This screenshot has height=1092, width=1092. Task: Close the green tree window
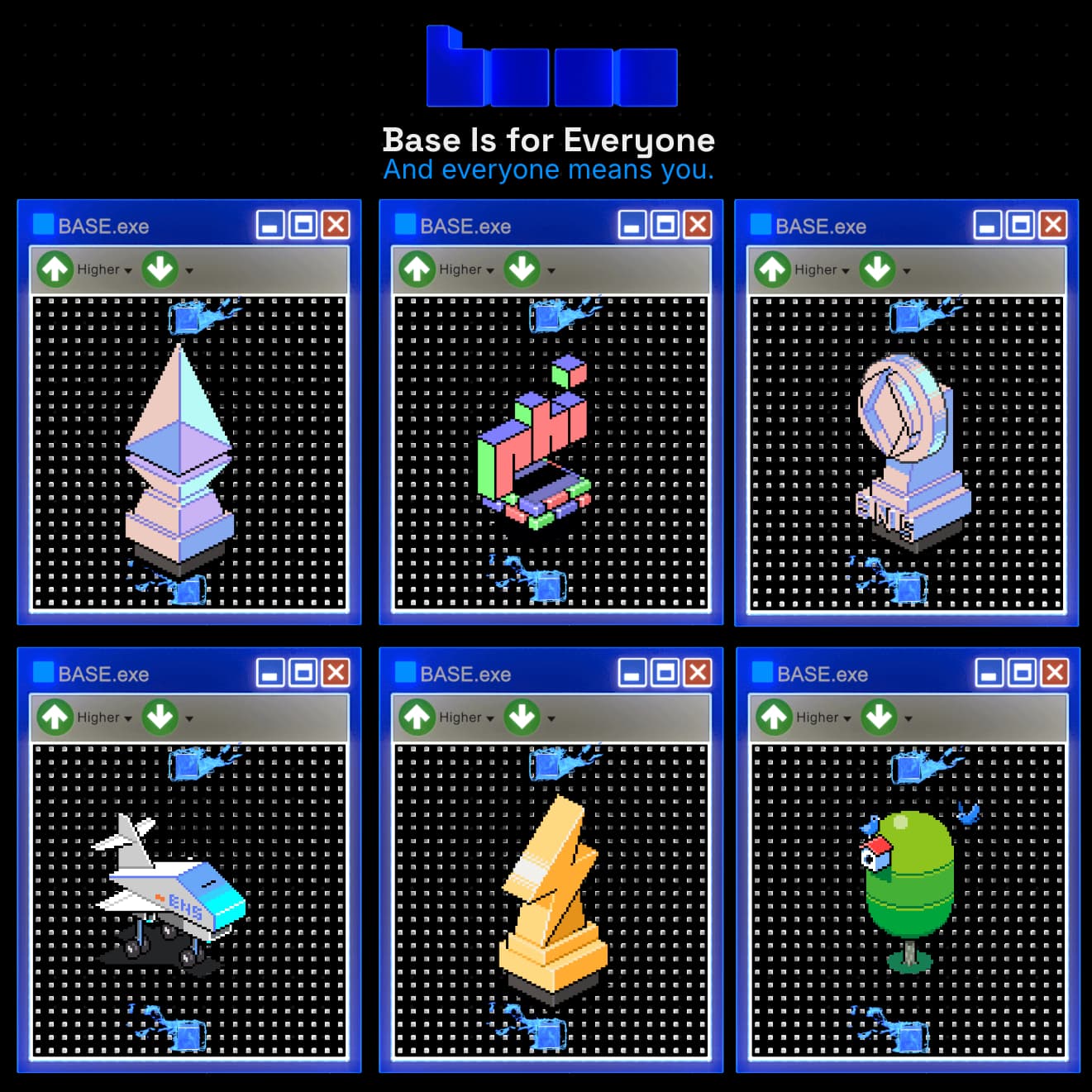click(x=1055, y=673)
